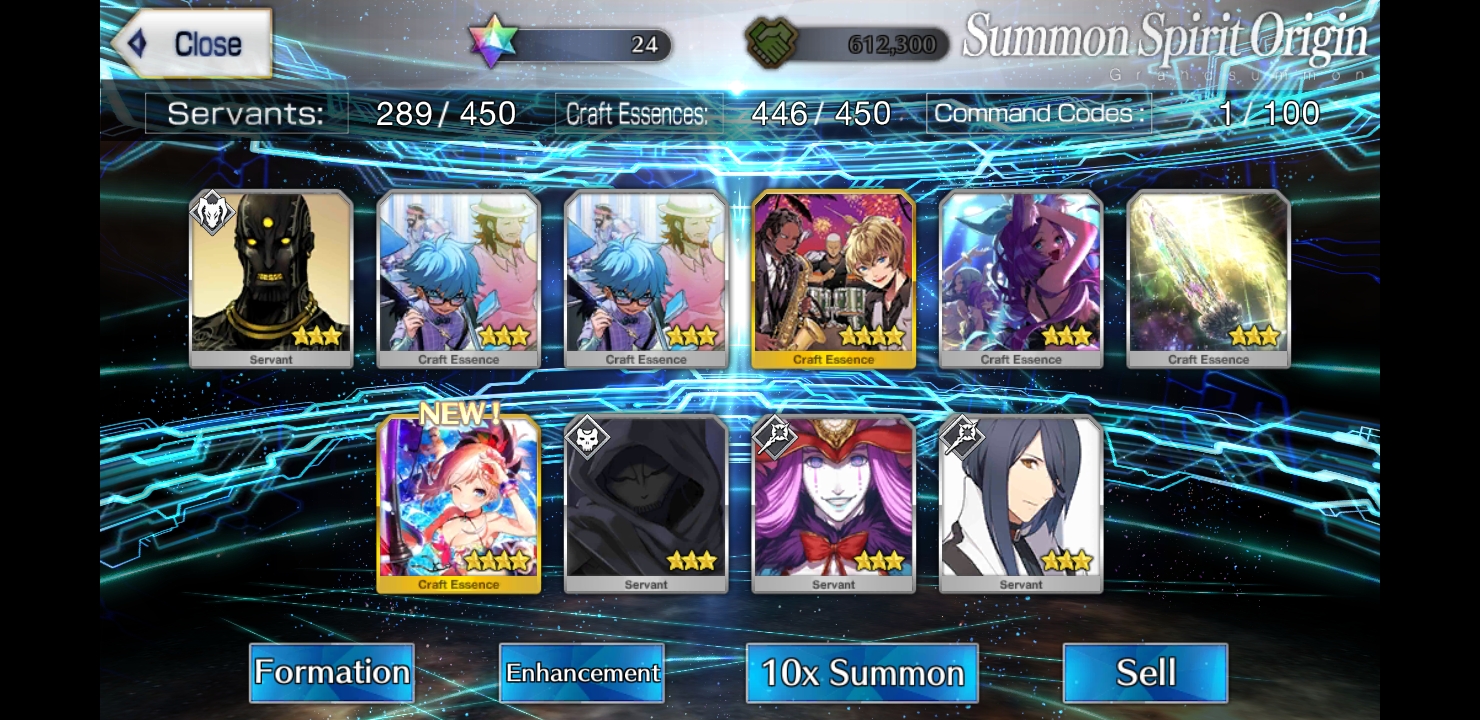
Task: View the four-star saxophone band craft essence
Action: pyautogui.click(x=833, y=278)
